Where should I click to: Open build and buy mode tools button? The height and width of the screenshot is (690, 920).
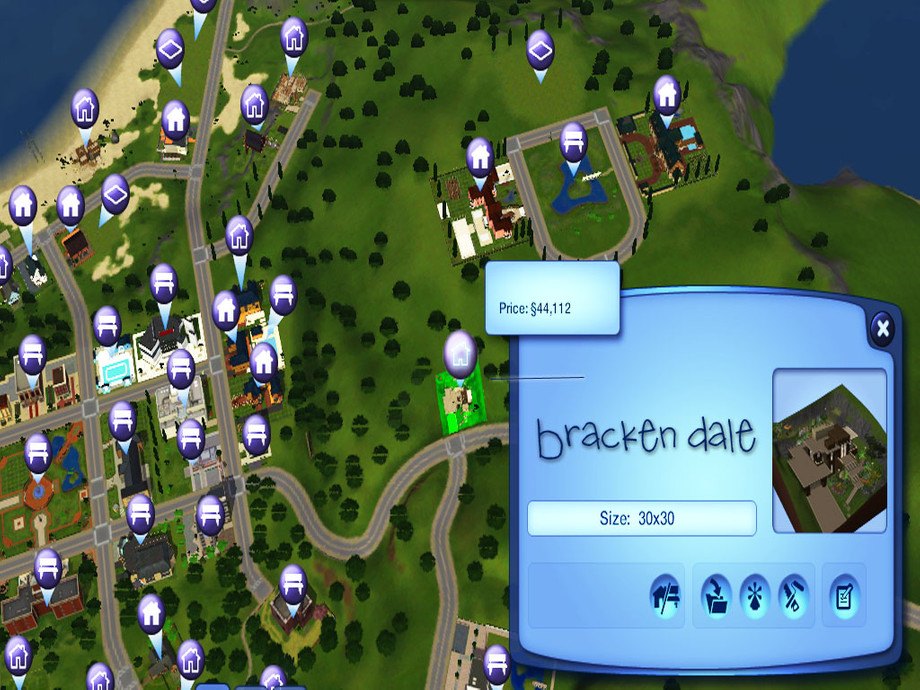794,596
